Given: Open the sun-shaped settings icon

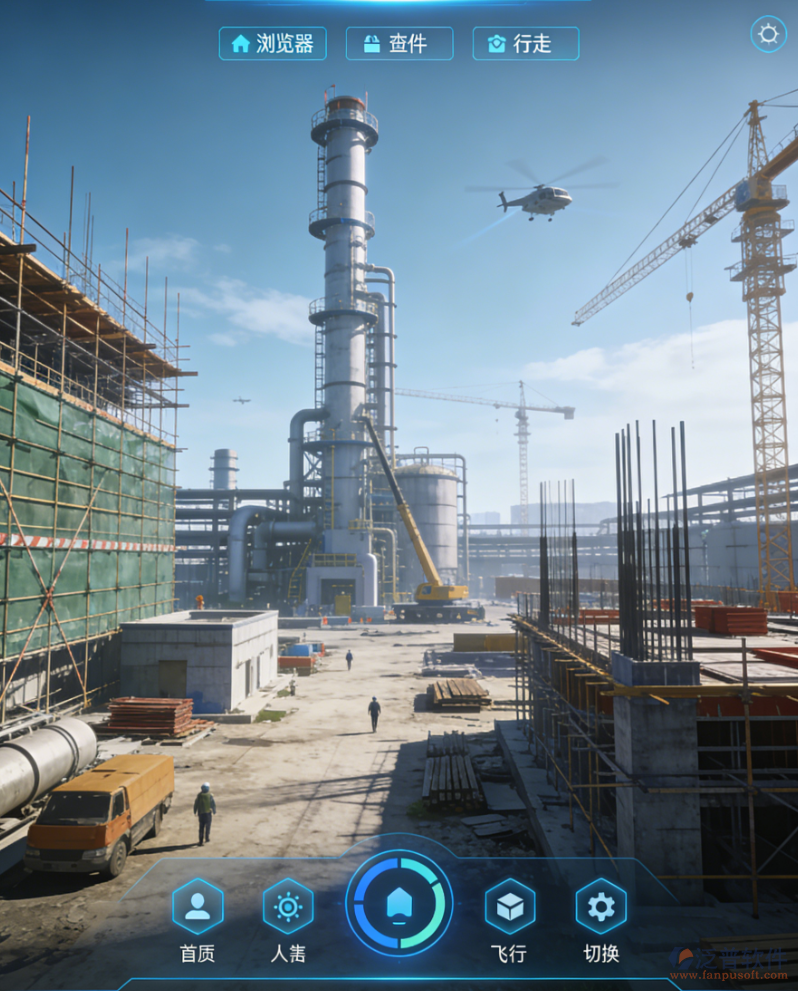Looking at the screenshot, I should click(x=768, y=34).
